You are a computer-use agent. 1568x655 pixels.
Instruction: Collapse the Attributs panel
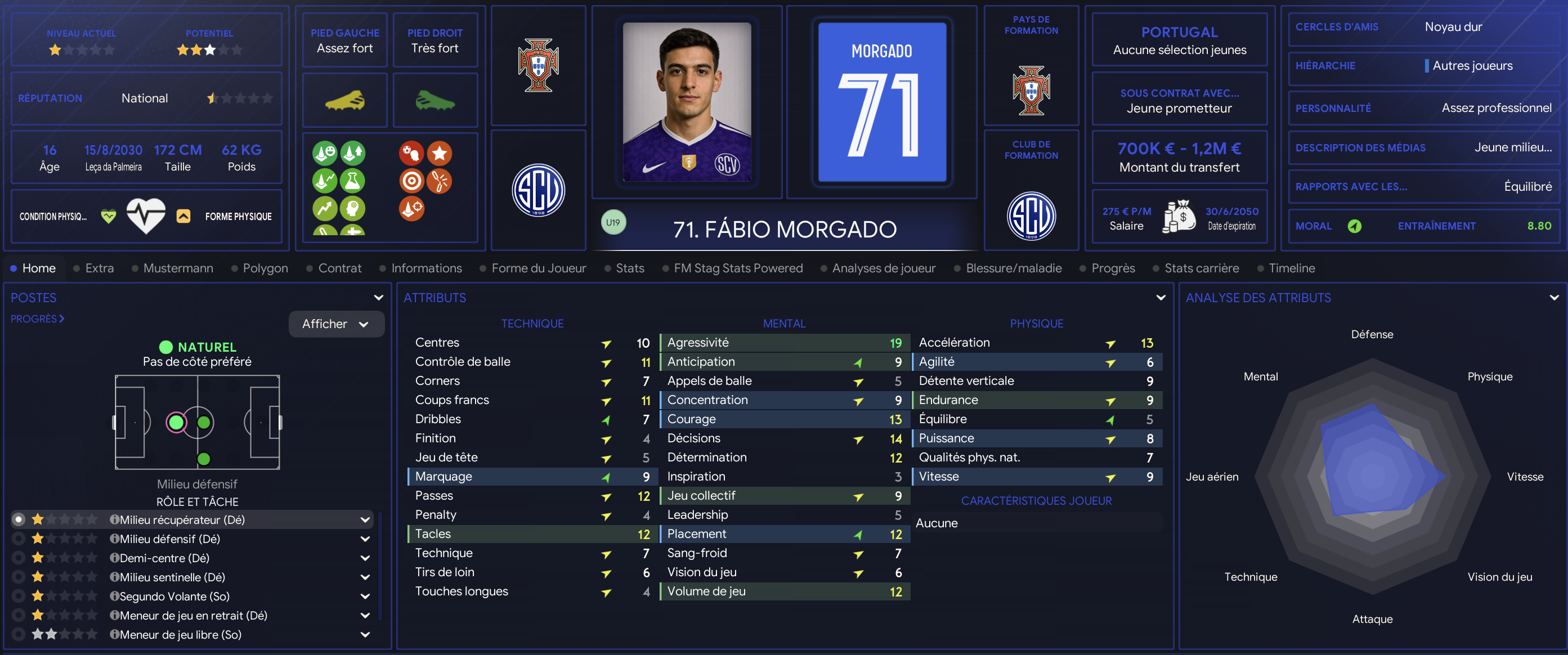tap(1160, 298)
